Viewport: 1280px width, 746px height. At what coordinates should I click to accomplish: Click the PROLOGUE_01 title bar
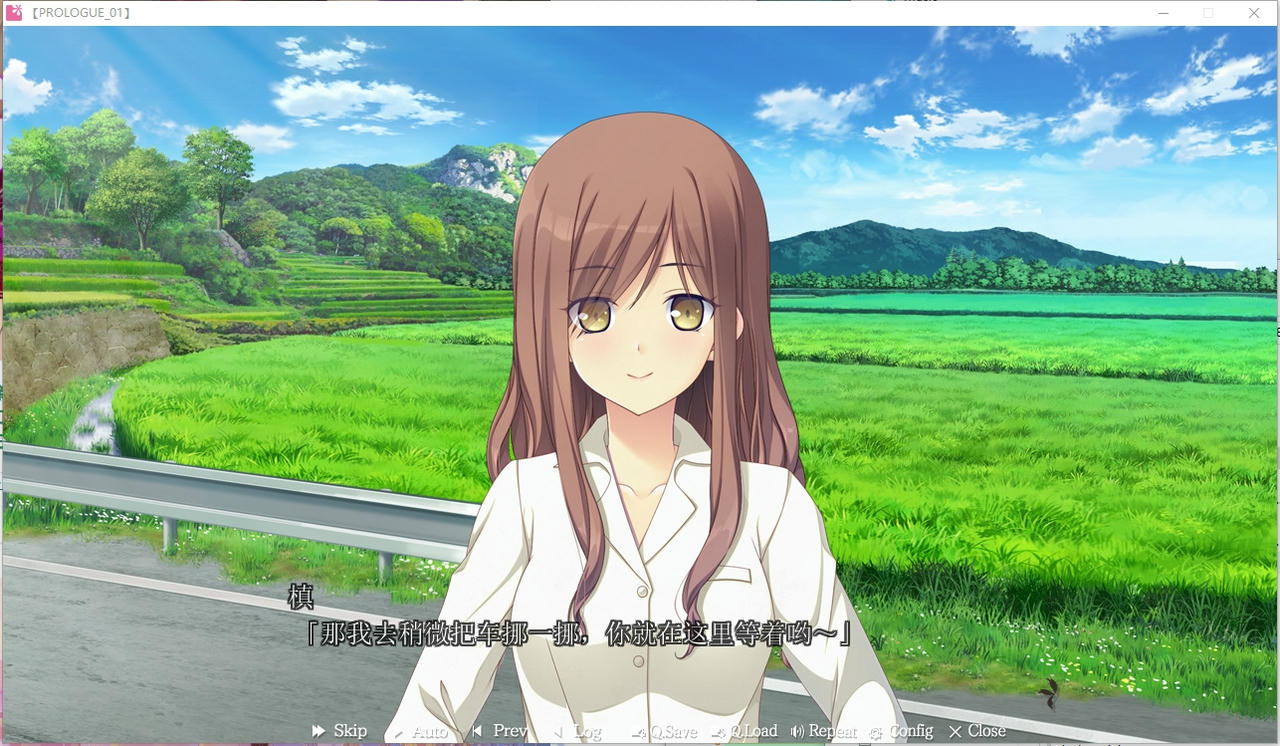coord(85,12)
